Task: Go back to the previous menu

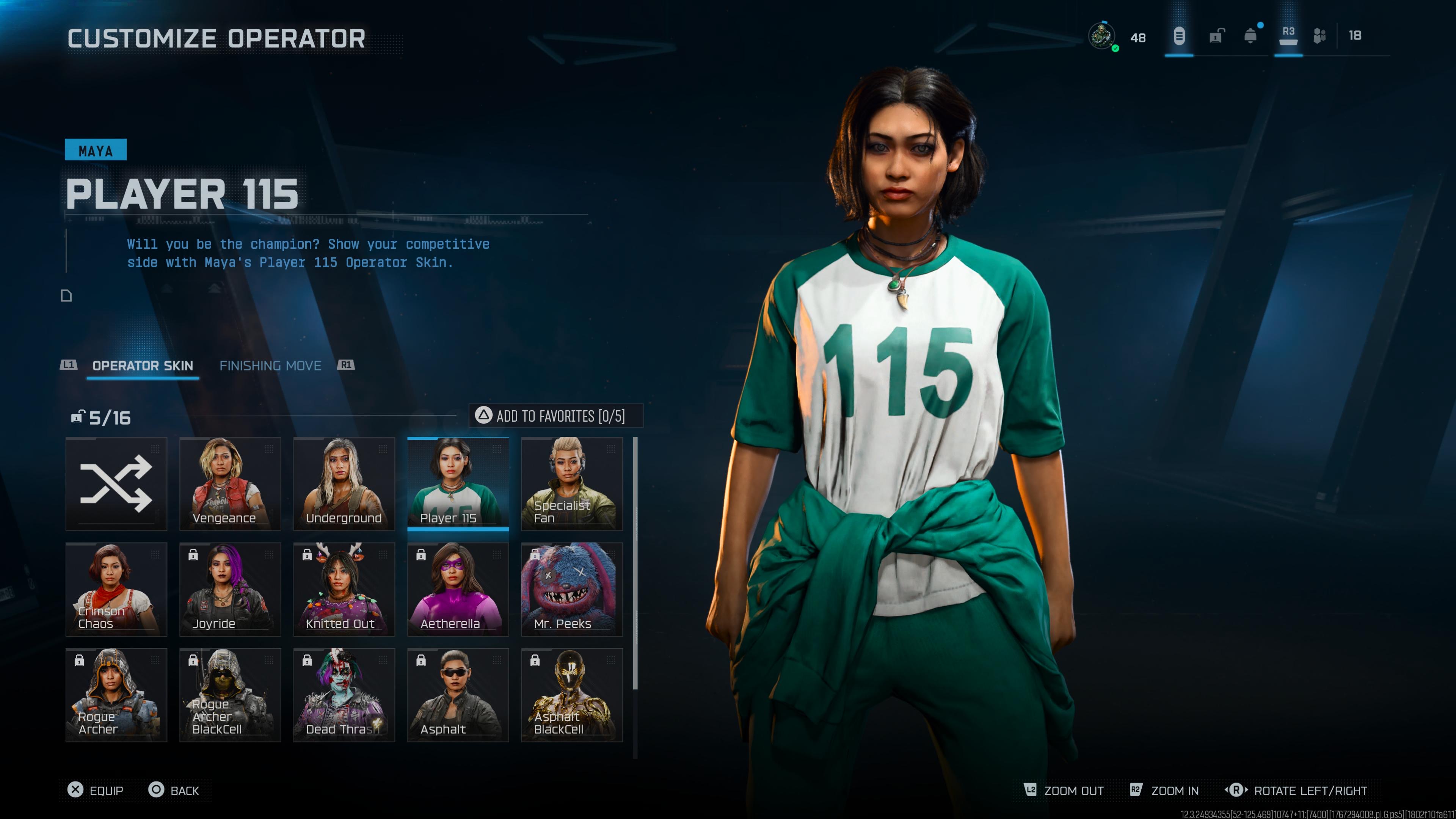Action: (174, 790)
